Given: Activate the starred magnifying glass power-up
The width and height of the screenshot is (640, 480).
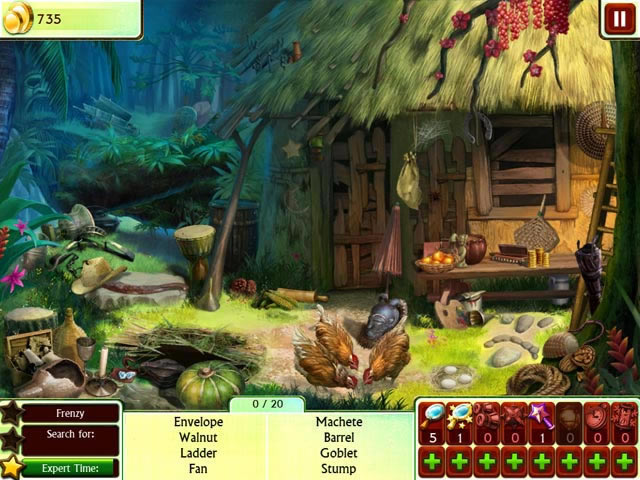Looking at the screenshot, I should [459, 420].
